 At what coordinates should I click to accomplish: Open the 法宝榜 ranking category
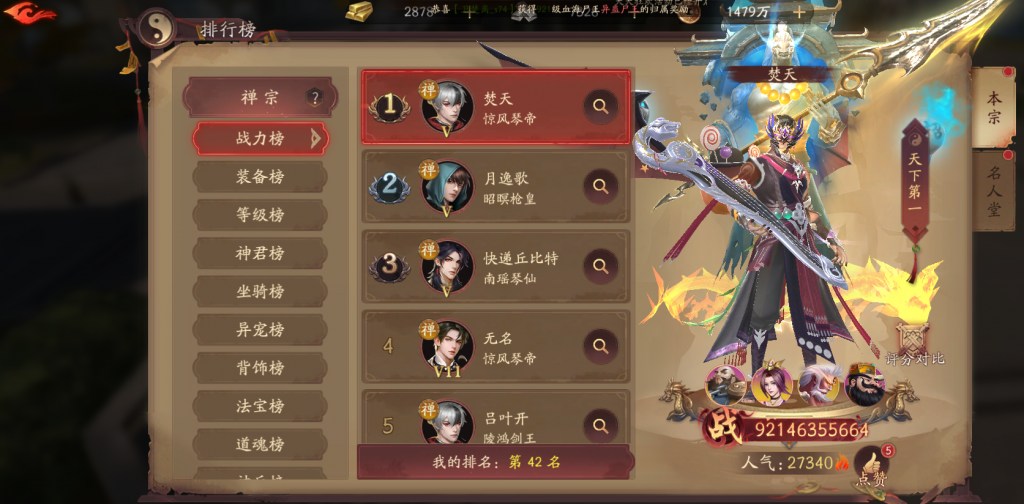point(260,405)
